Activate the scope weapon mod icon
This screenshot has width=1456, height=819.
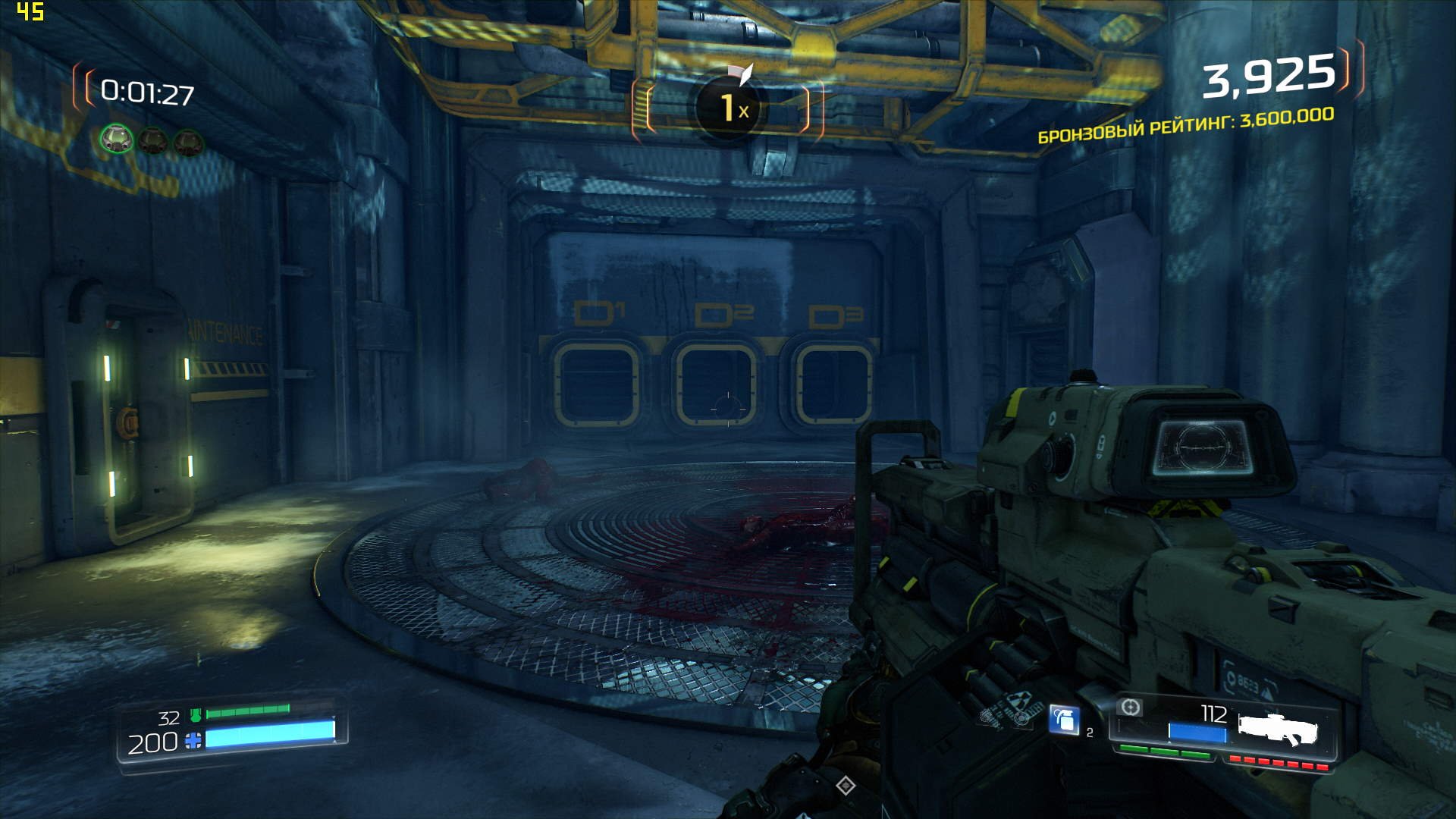tap(1130, 708)
